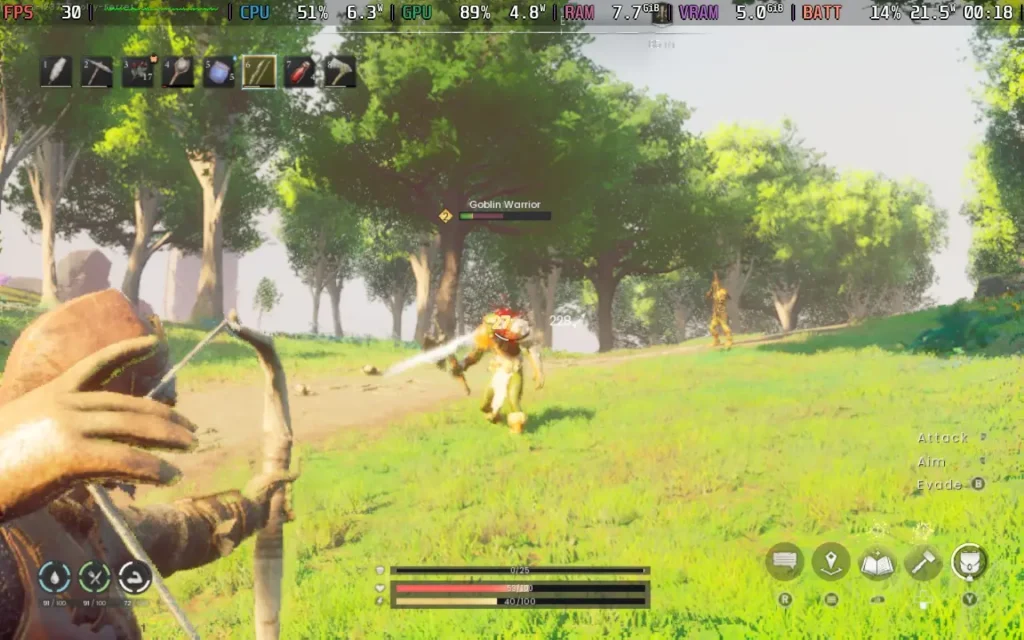Open the hammer build menu

pos(923,562)
